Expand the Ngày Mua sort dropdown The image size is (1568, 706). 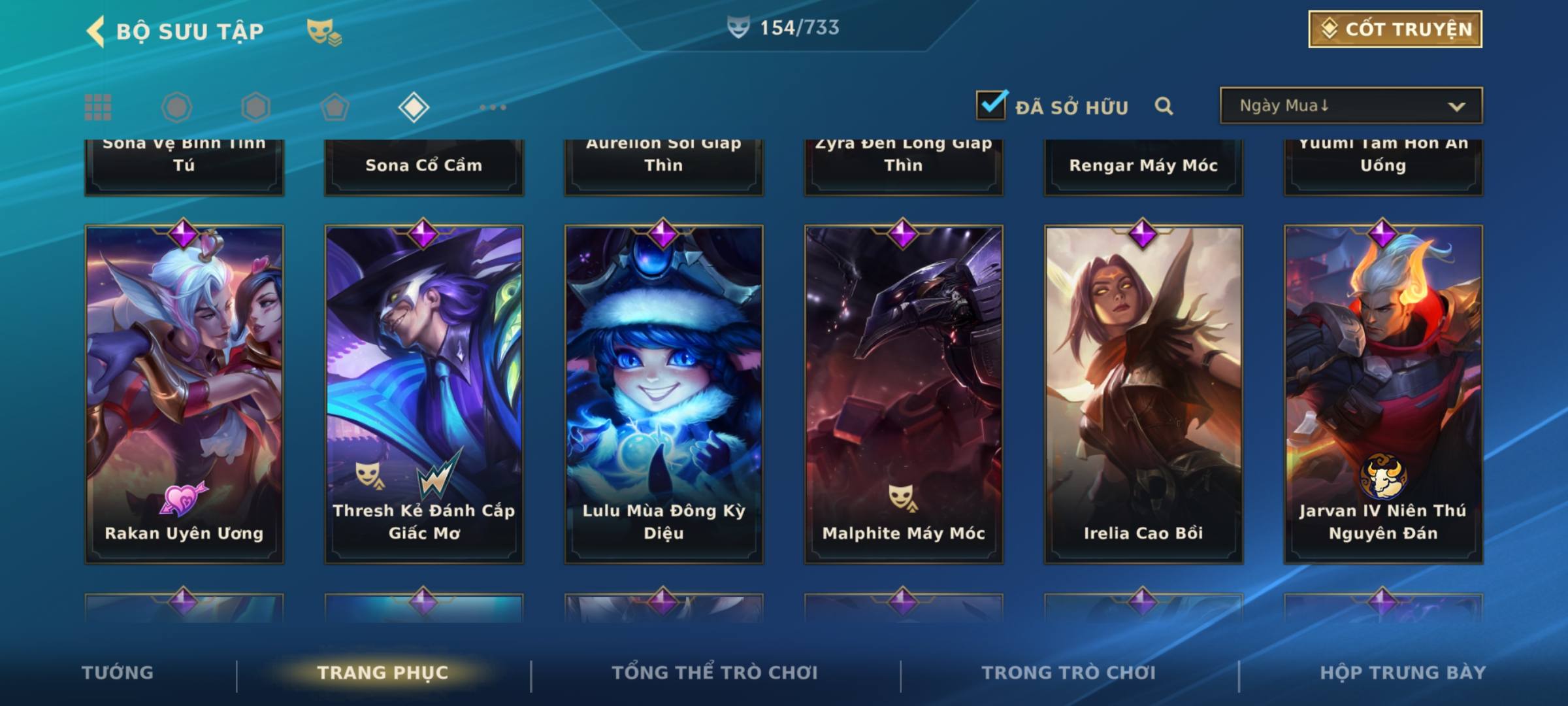pos(1350,106)
